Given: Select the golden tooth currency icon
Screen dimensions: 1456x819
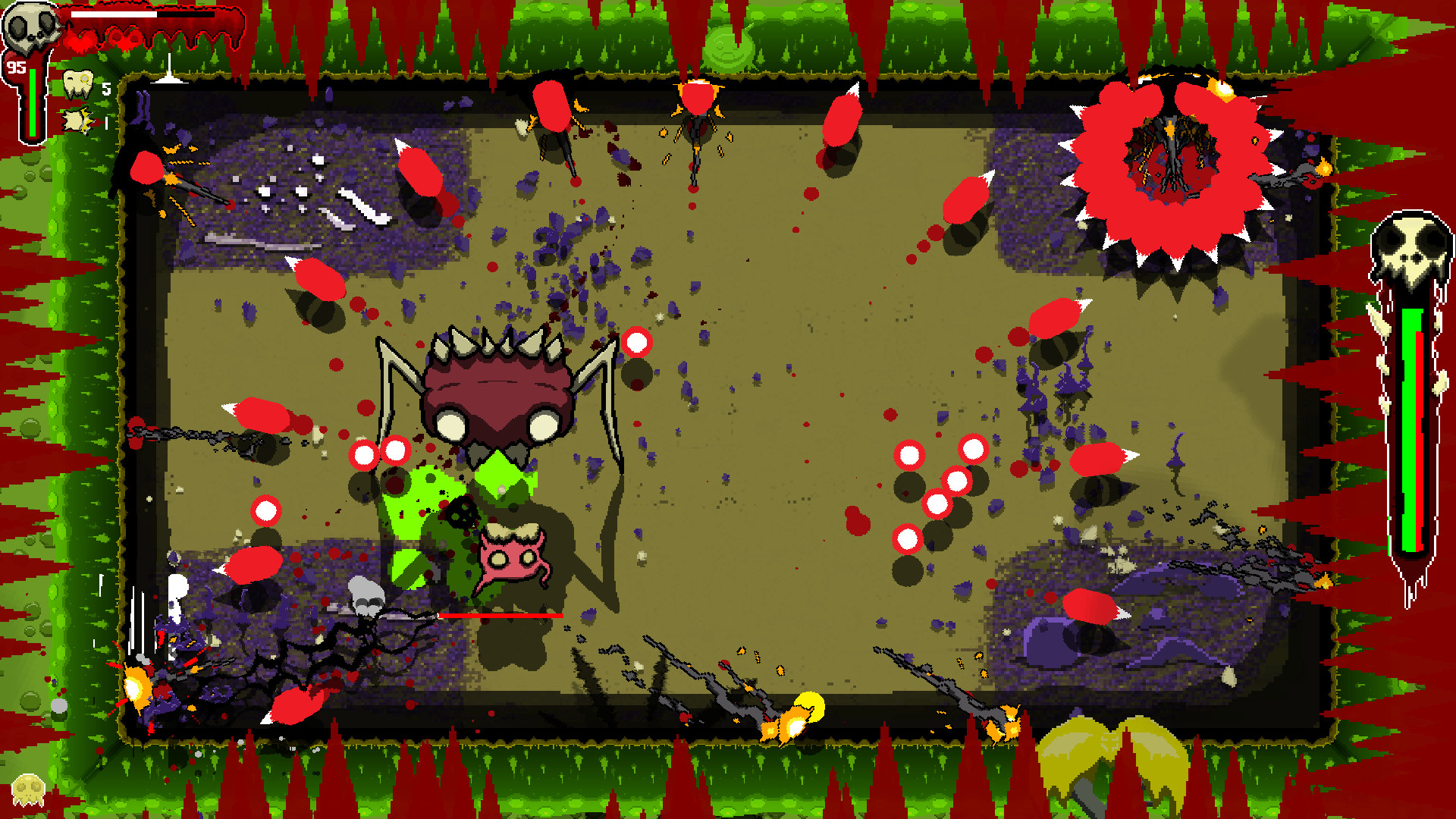Looking at the screenshot, I should coord(78,86).
